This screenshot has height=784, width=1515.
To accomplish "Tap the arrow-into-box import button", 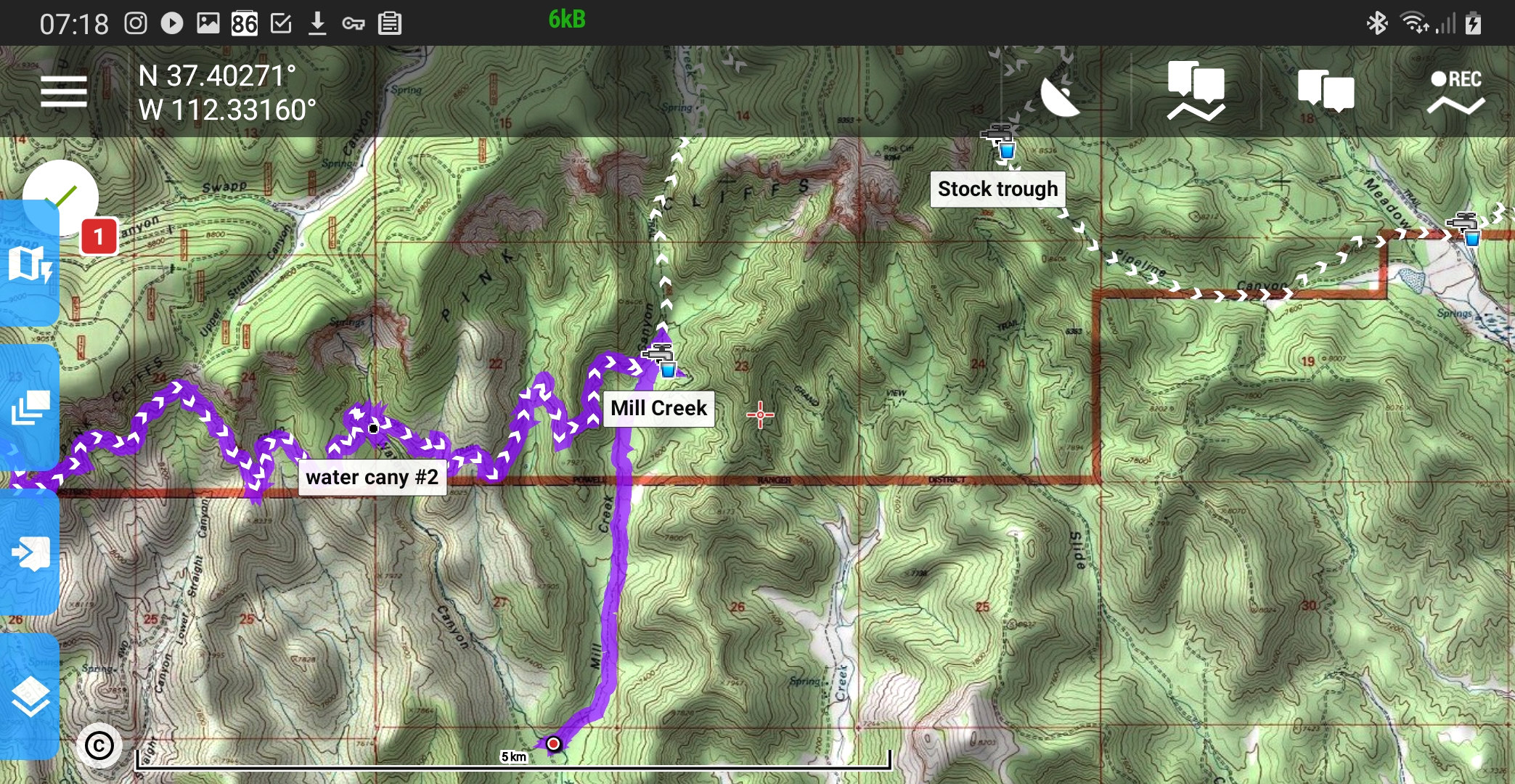I will coord(30,553).
